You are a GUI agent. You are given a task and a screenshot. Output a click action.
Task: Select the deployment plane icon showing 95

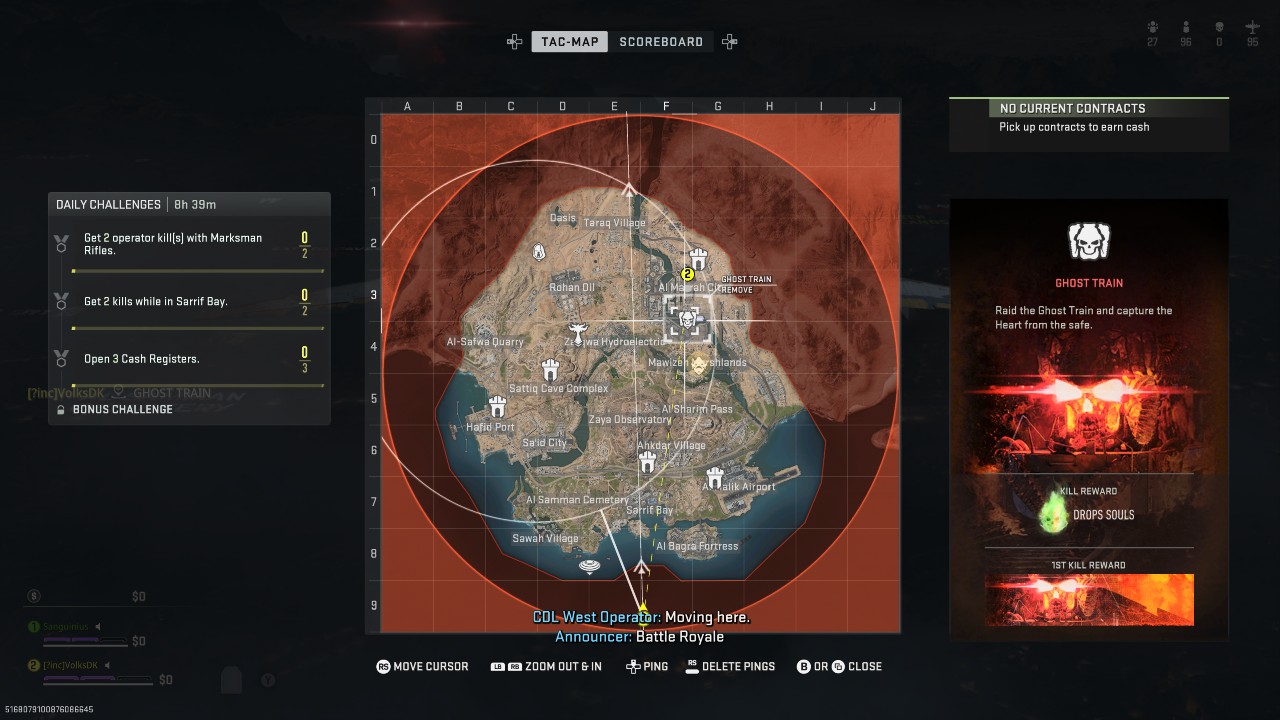[1251, 27]
